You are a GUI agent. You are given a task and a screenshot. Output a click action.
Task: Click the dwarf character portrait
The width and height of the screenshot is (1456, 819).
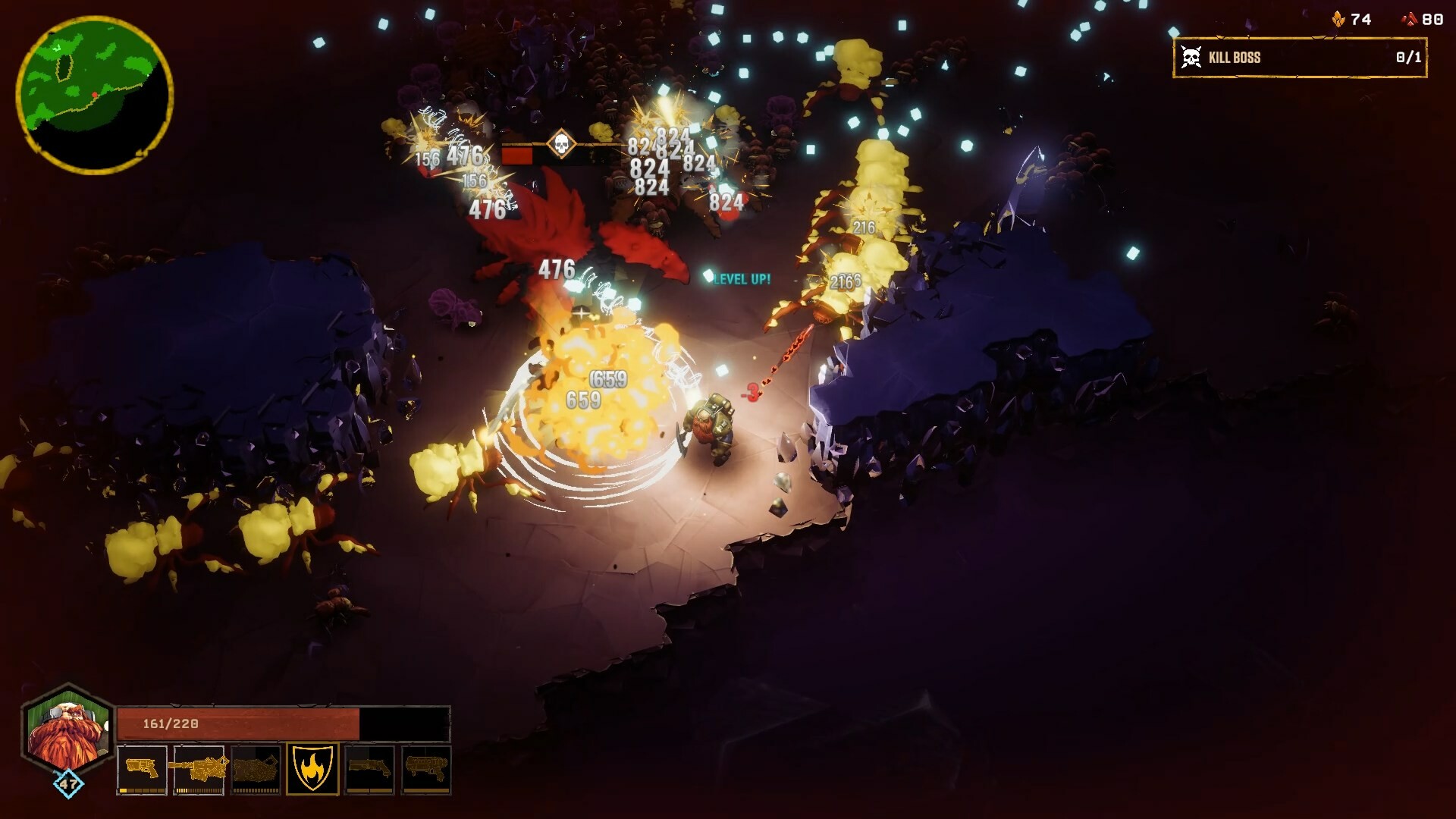click(x=67, y=730)
